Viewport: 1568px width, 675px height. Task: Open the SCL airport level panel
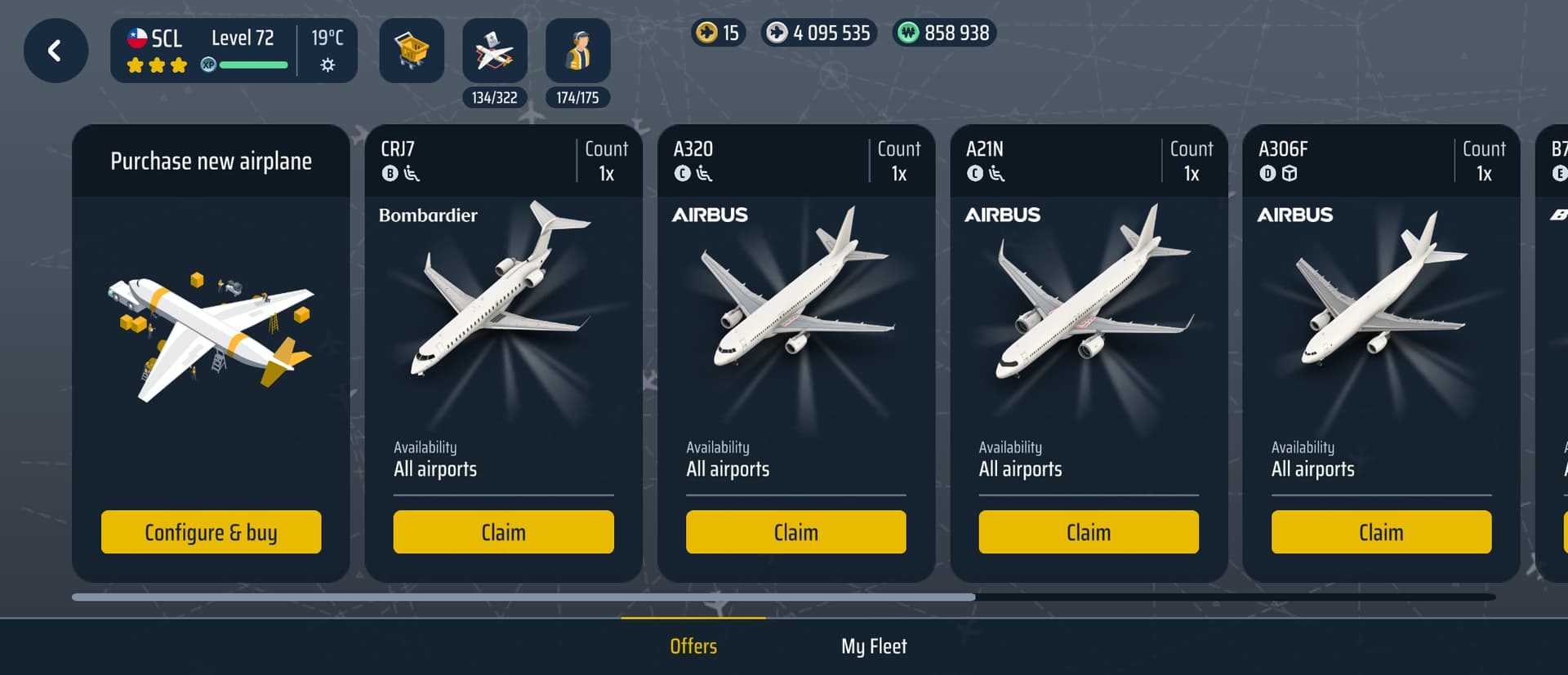tap(234, 51)
